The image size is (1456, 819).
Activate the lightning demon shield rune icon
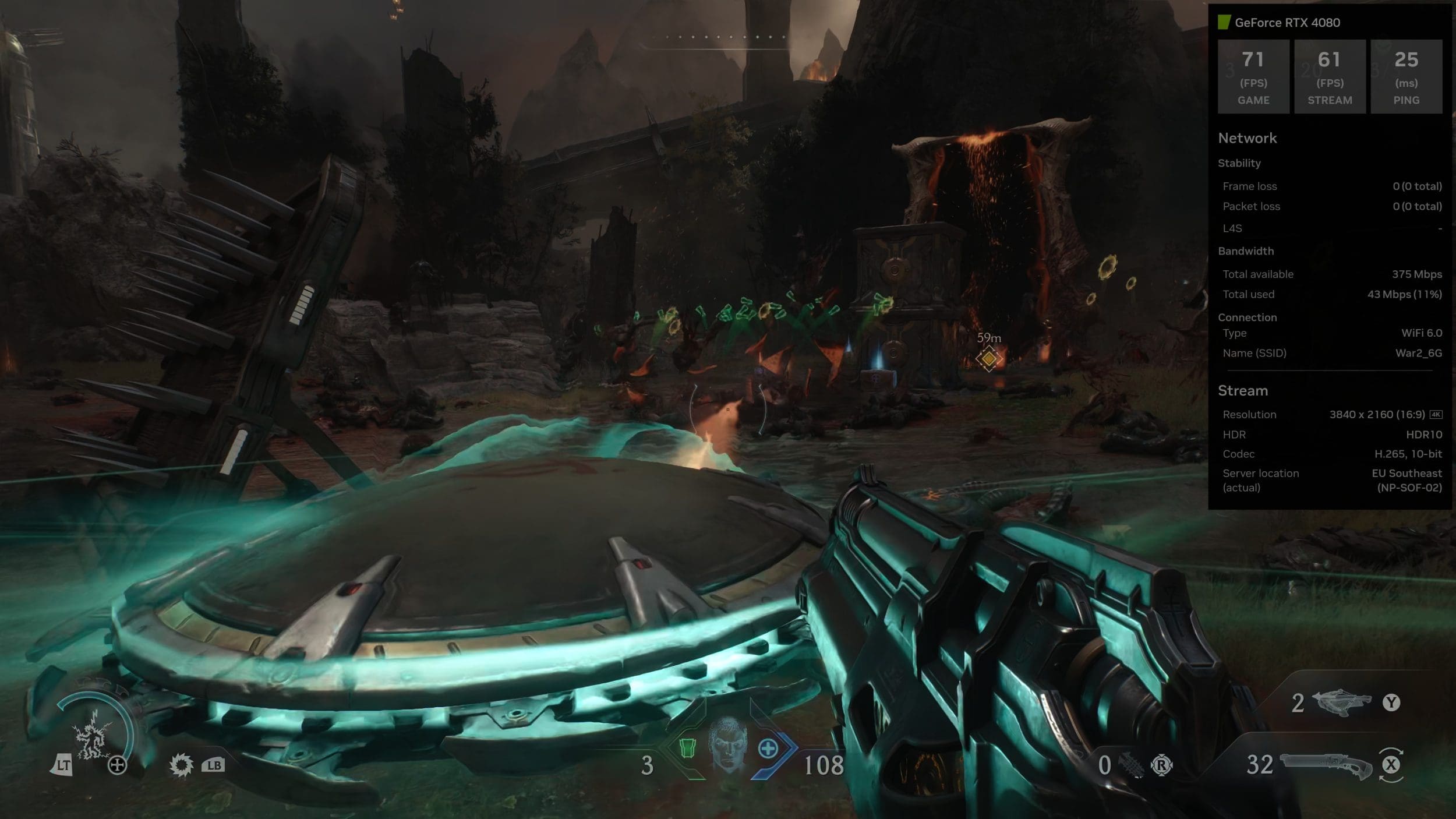click(93, 738)
